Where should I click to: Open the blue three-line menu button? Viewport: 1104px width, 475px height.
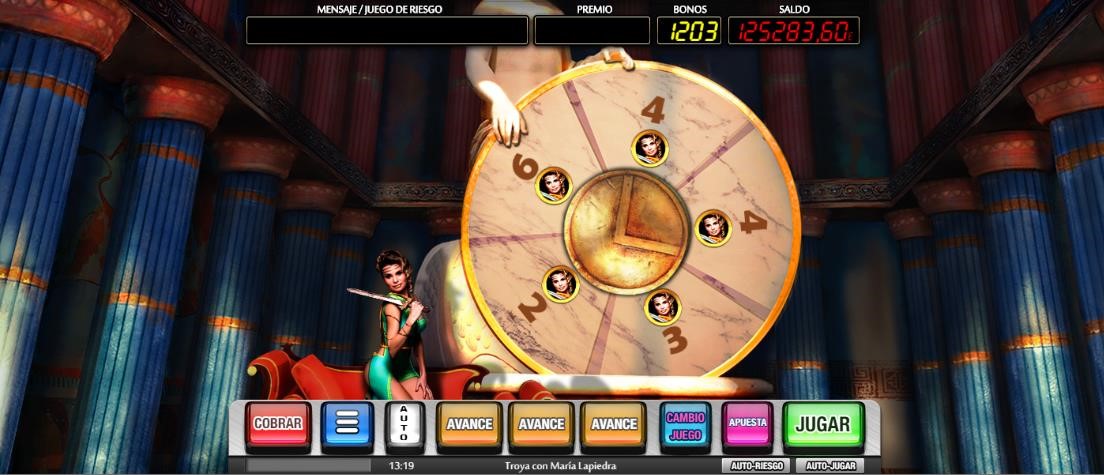pyautogui.click(x=347, y=424)
